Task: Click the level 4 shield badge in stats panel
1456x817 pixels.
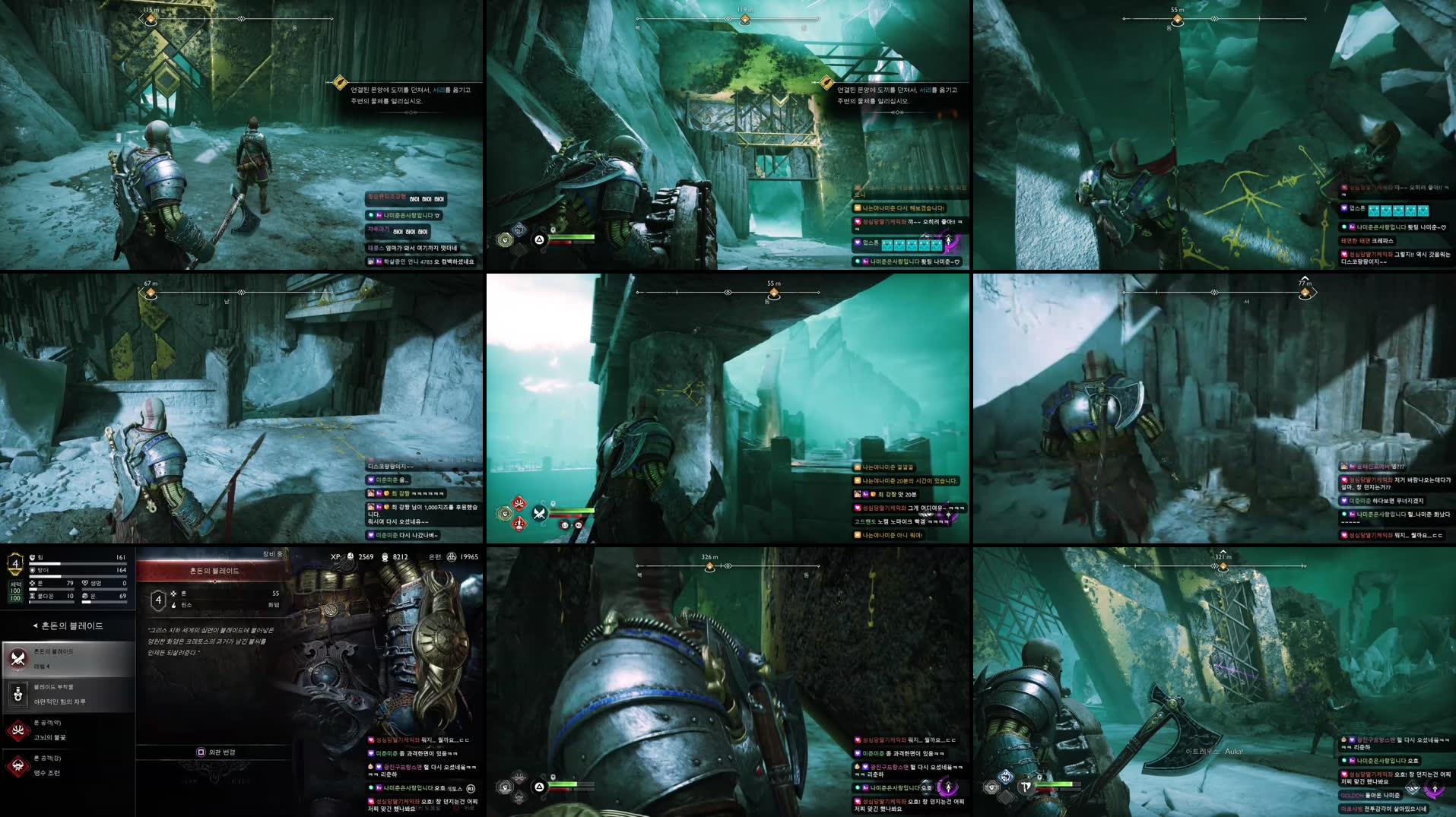Action: [x=14, y=562]
